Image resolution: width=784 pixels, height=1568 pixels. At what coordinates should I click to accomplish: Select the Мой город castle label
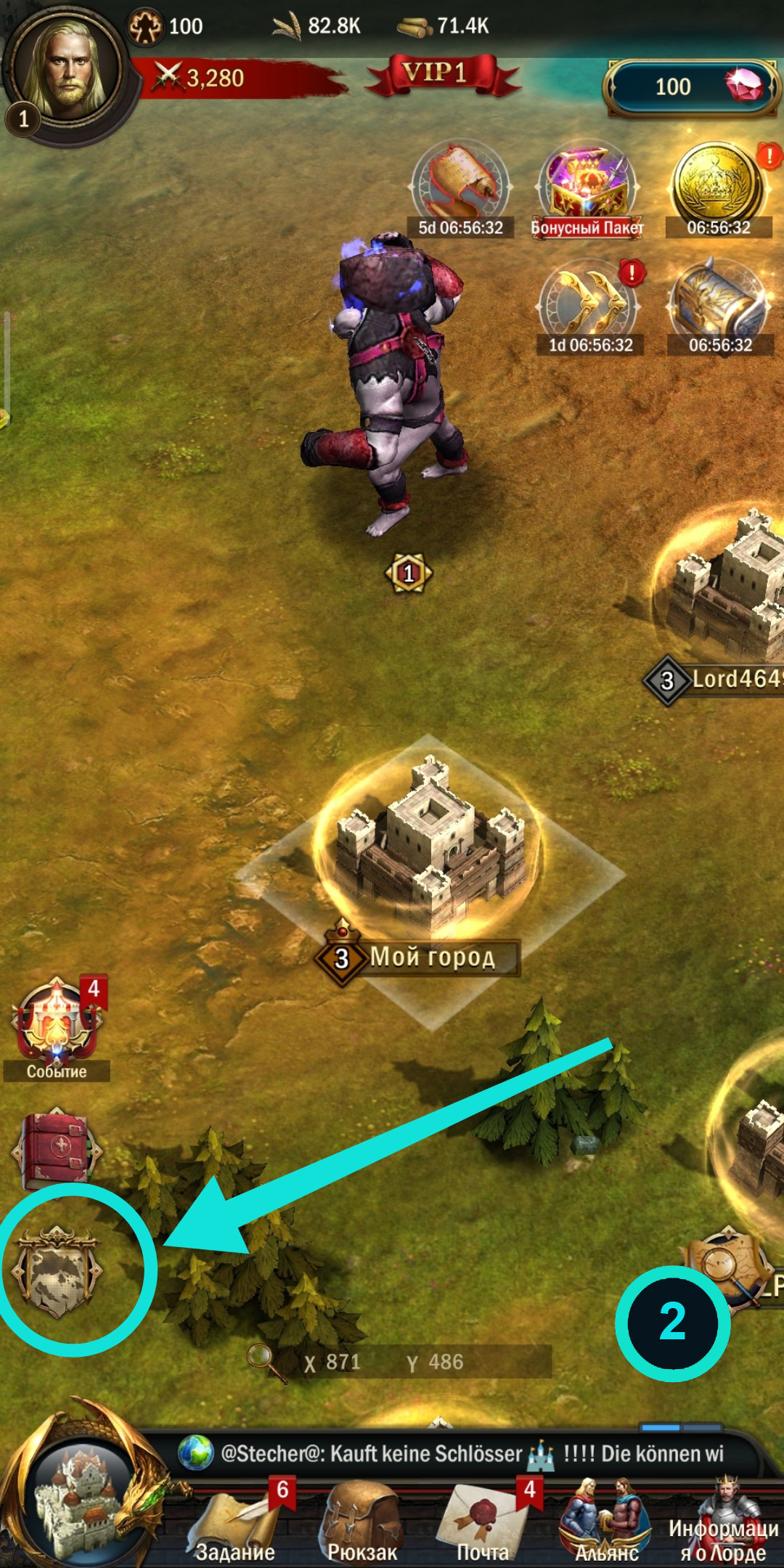tap(433, 957)
